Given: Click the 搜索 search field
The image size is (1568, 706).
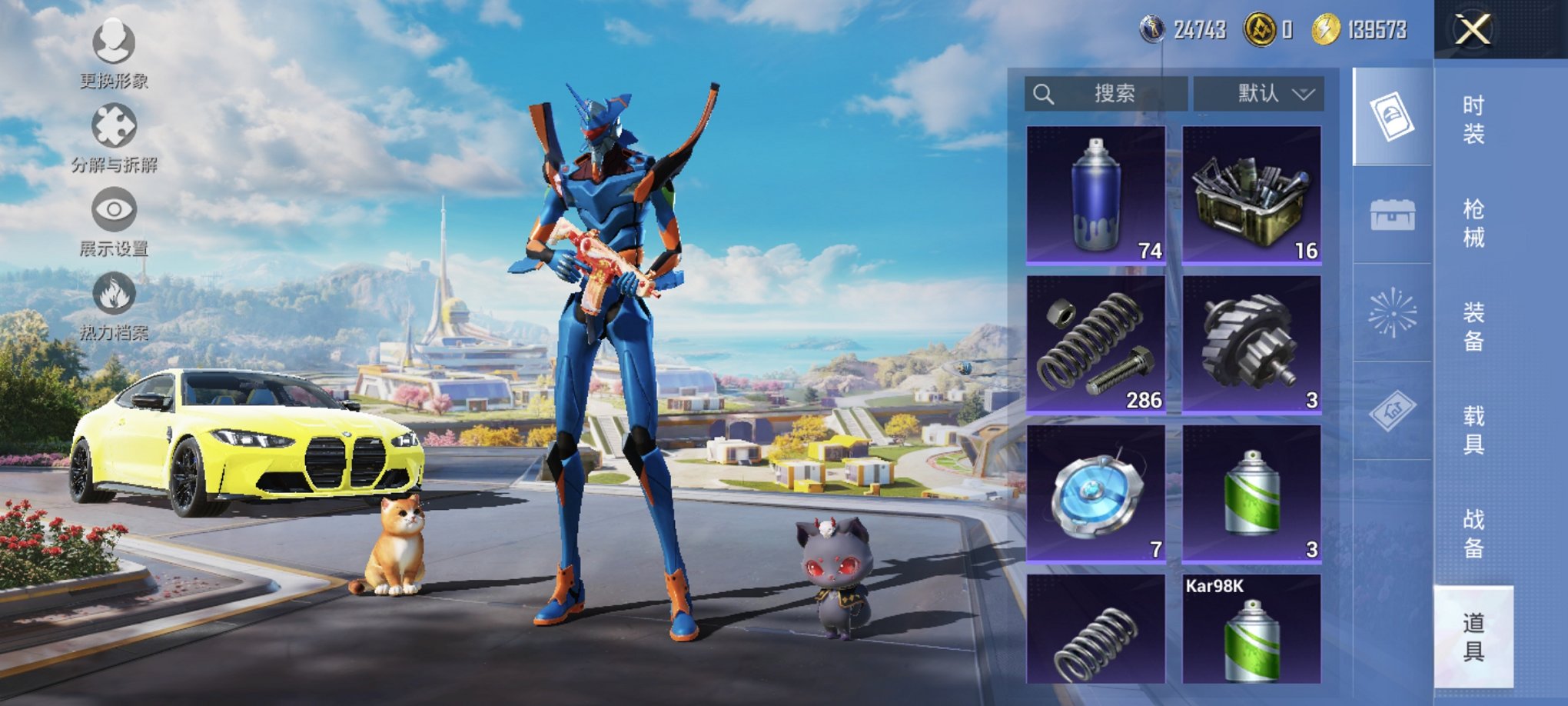Looking at the screenshot, I should coord(1105,94).
